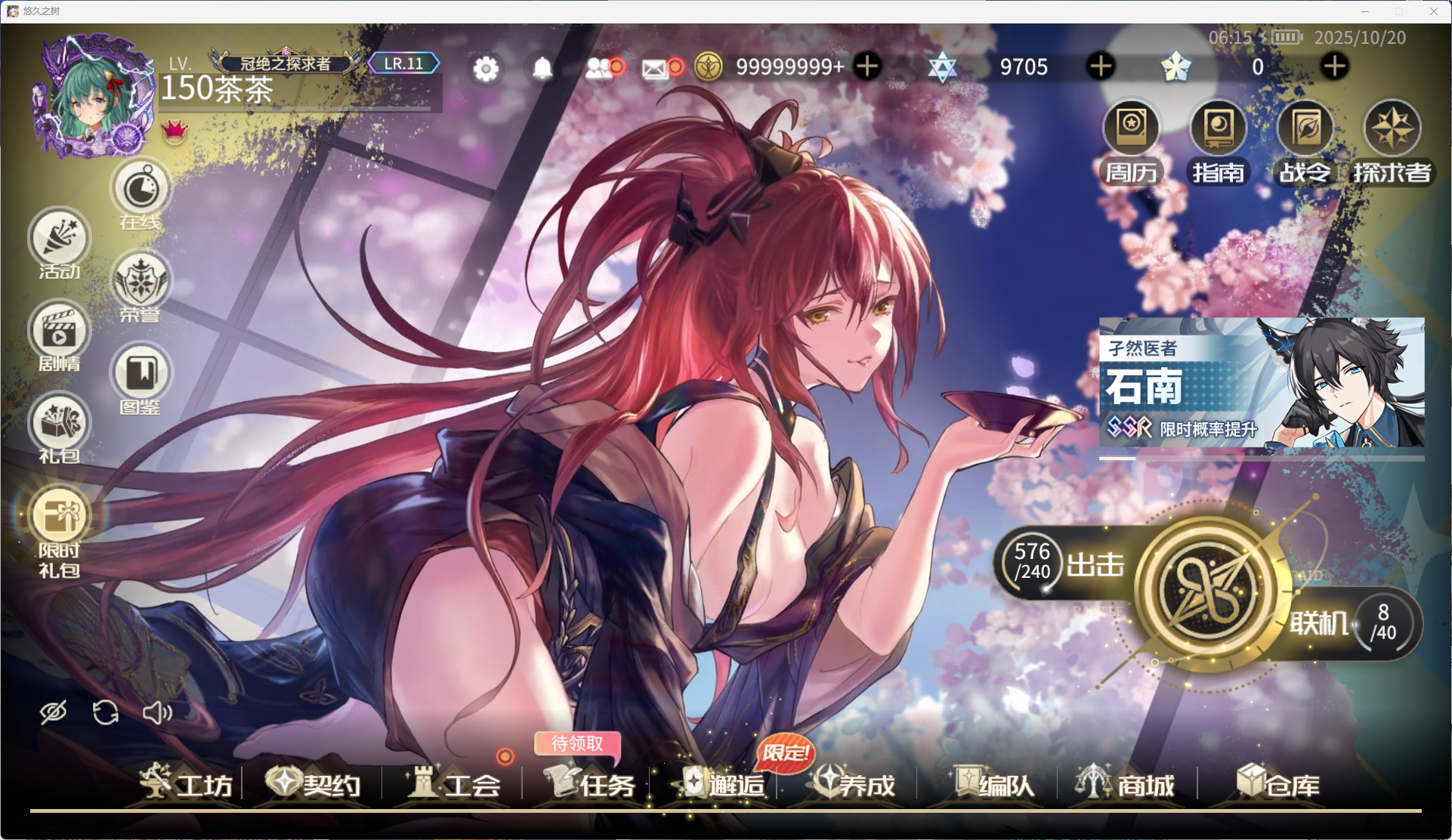Hide the UI with the eye toggle
Image resolution: width=1452 pixels, height=840 pixels.
pyautogui.click(x=53, y=711)
